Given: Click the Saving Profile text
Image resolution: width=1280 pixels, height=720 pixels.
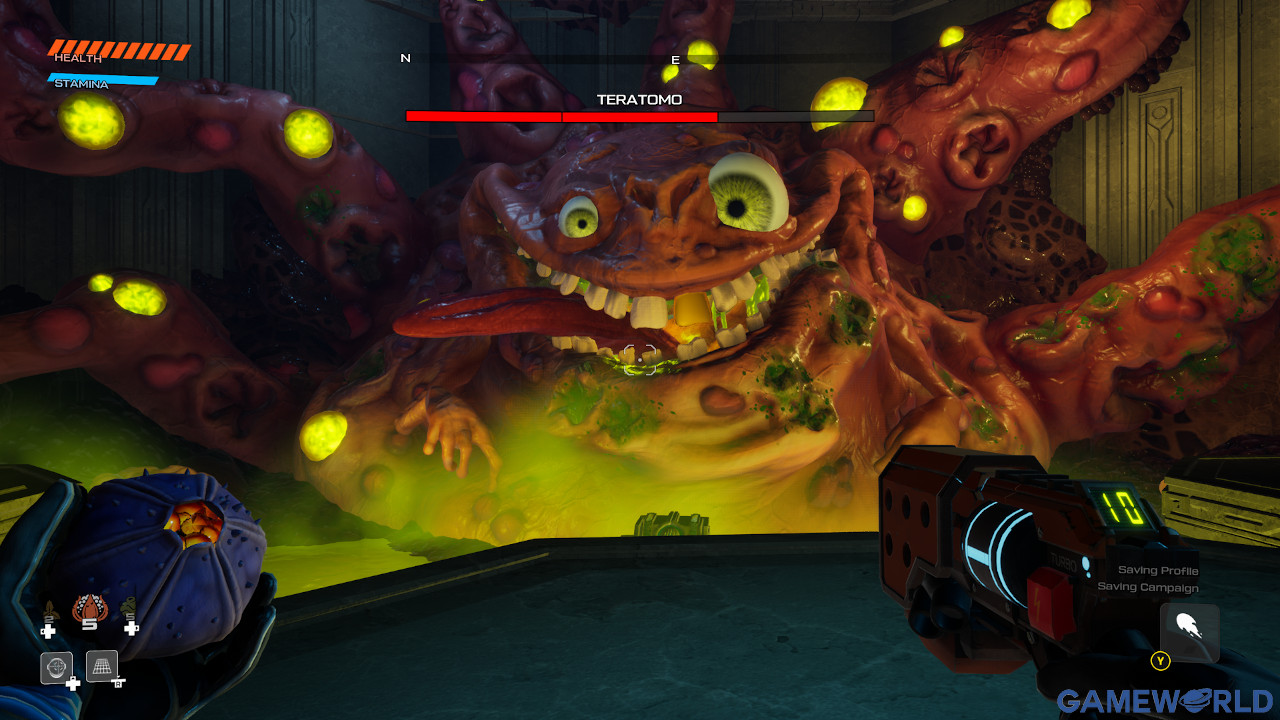Looking at the screenshot, I should (x=1160, y=570).
